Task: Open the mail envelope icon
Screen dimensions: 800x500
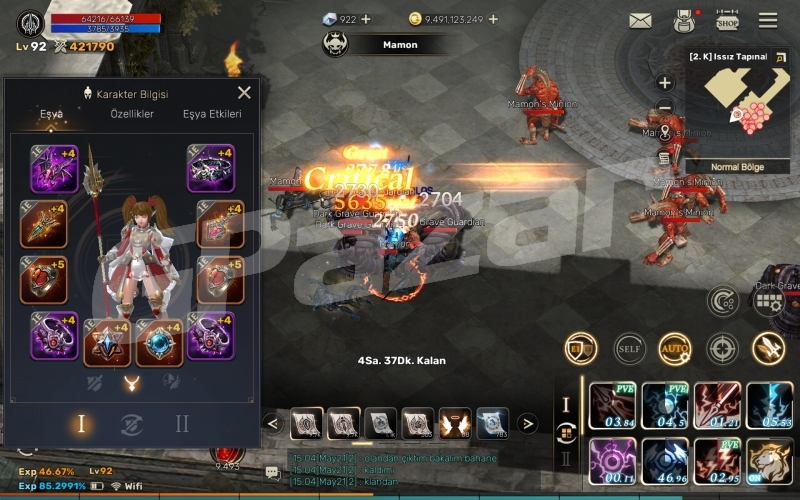Action: click(640, 21)
